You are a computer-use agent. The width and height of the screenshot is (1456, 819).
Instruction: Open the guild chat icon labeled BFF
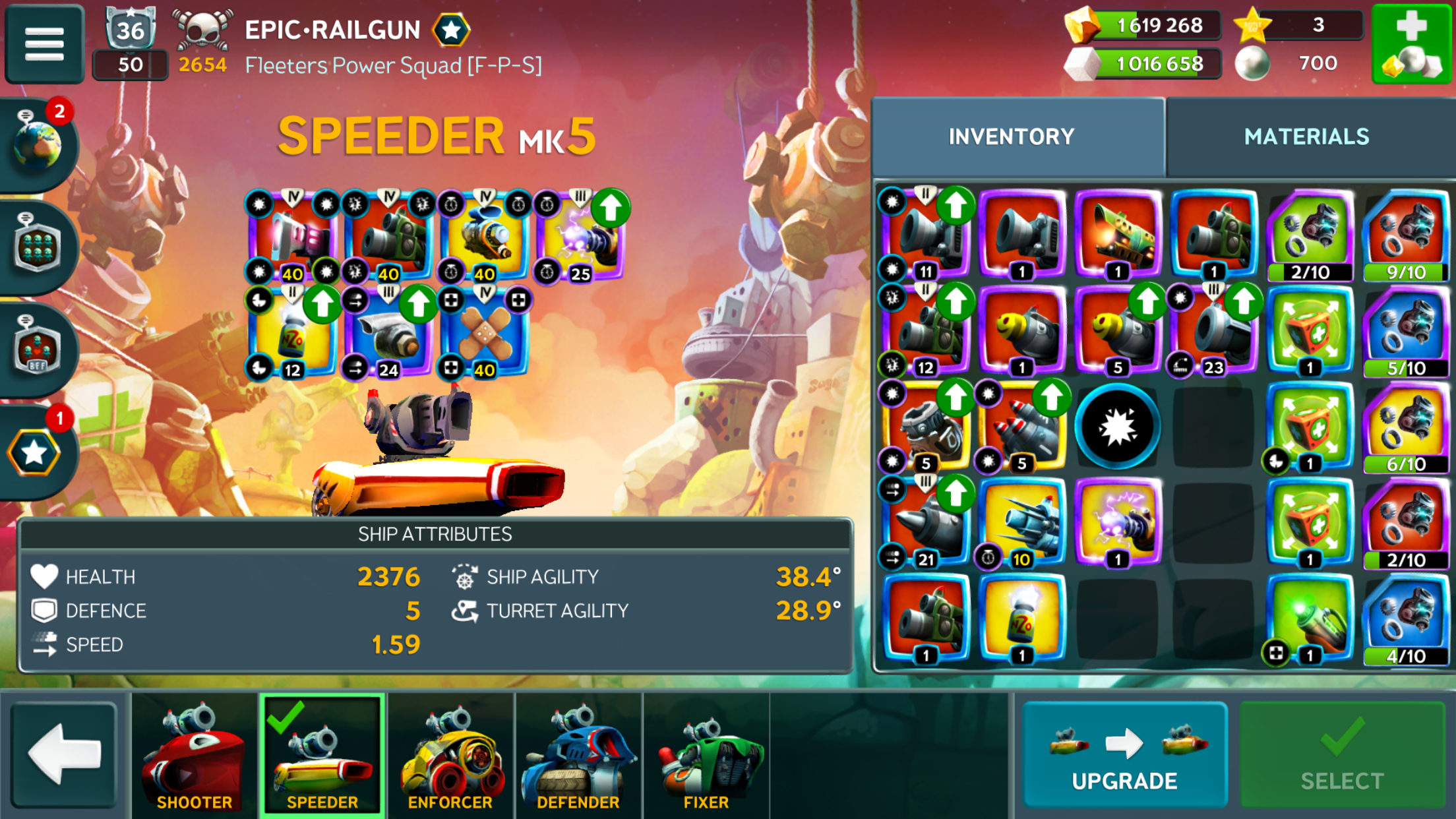coord(38,348)
